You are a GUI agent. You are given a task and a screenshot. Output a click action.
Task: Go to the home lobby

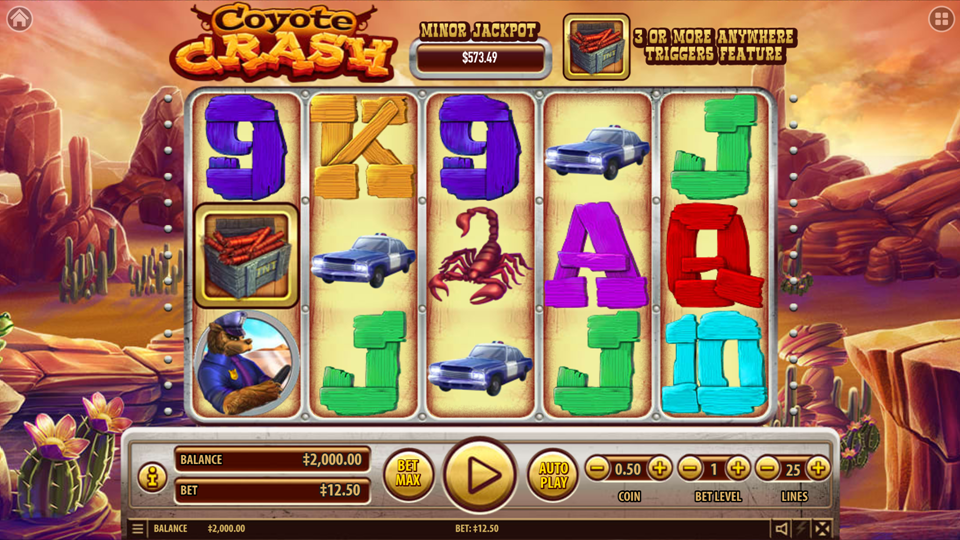click(19, 19)
